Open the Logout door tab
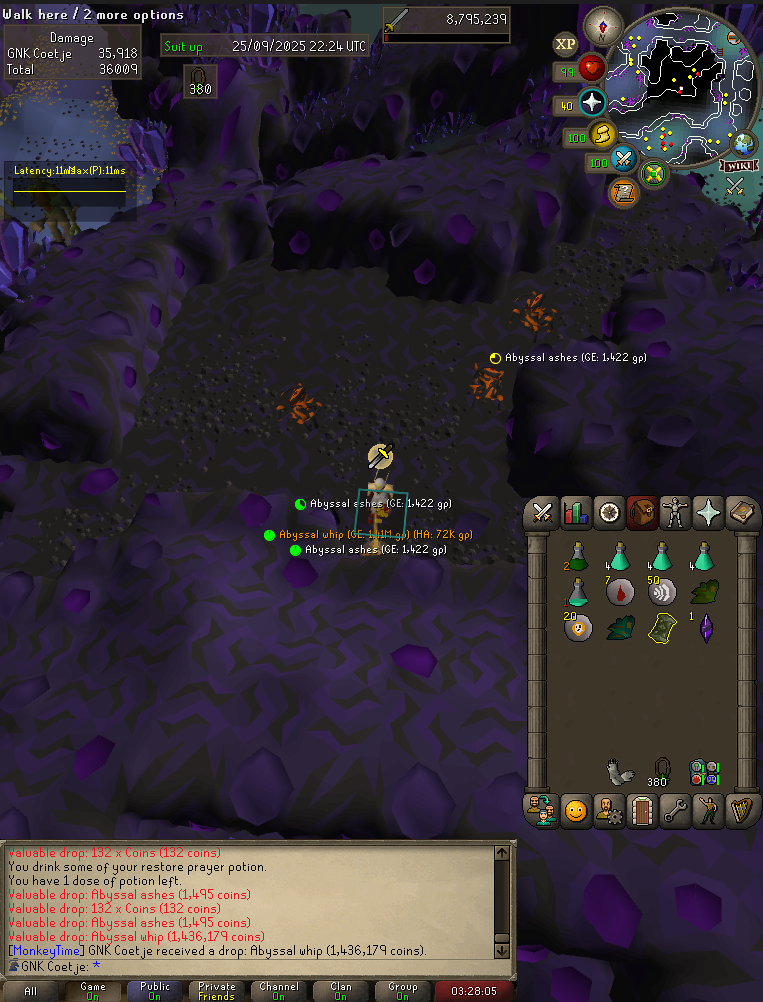This screenshot has height=1002, width=763. pyautogui.click(x=641, y=810)
